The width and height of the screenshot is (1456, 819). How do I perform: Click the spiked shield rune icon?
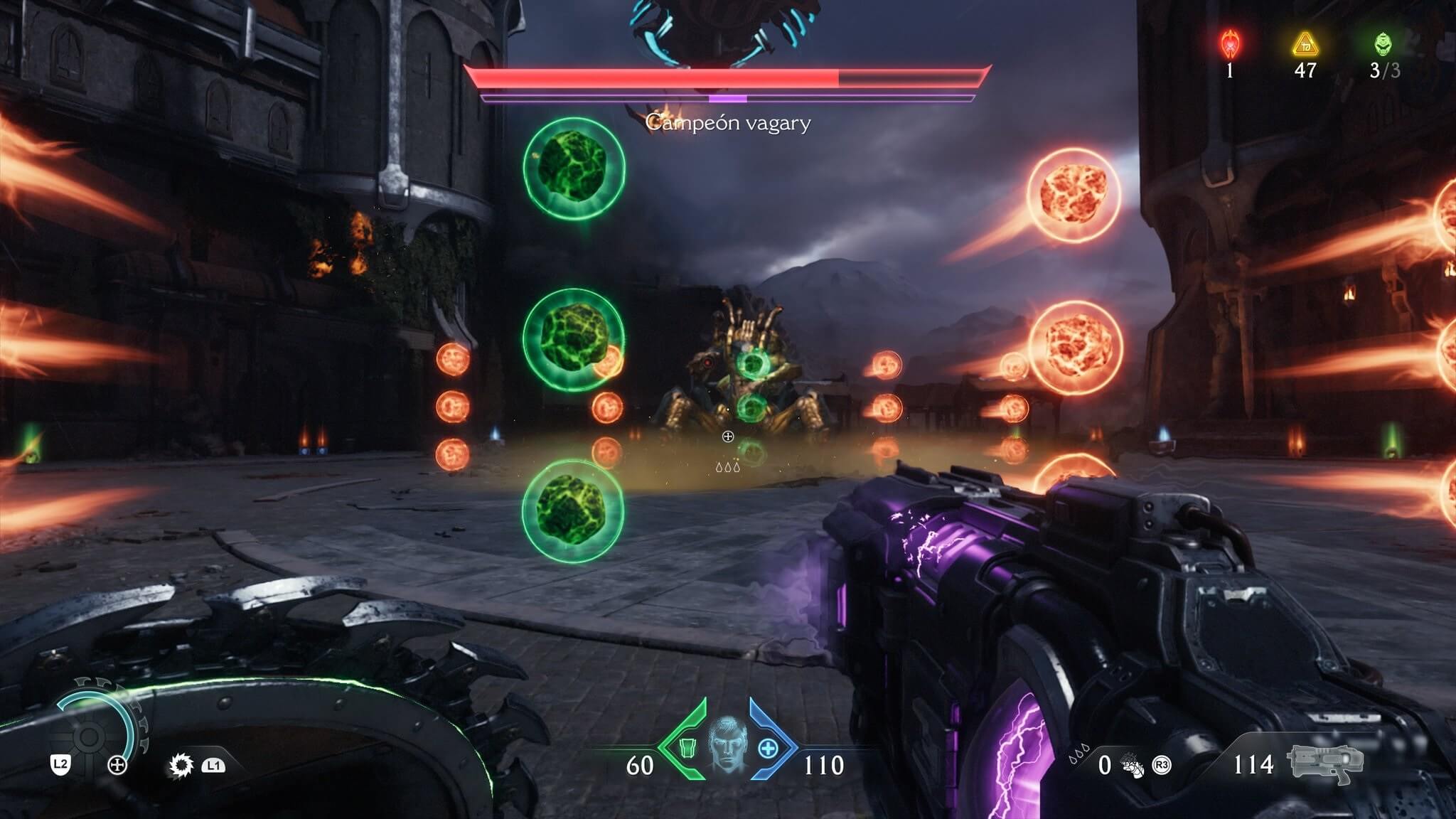(181, 765)
